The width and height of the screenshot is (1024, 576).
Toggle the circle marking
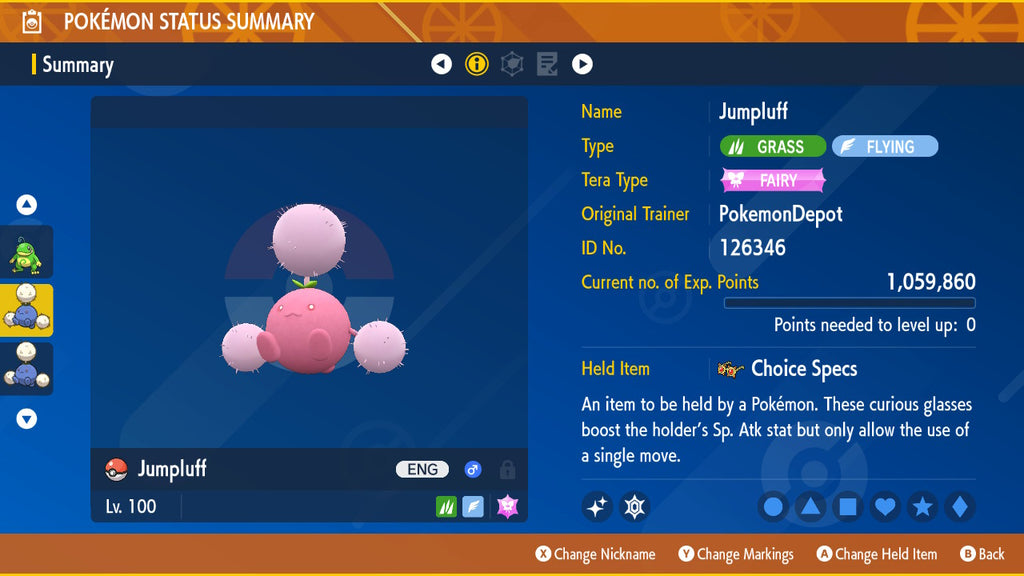[773, 507]
